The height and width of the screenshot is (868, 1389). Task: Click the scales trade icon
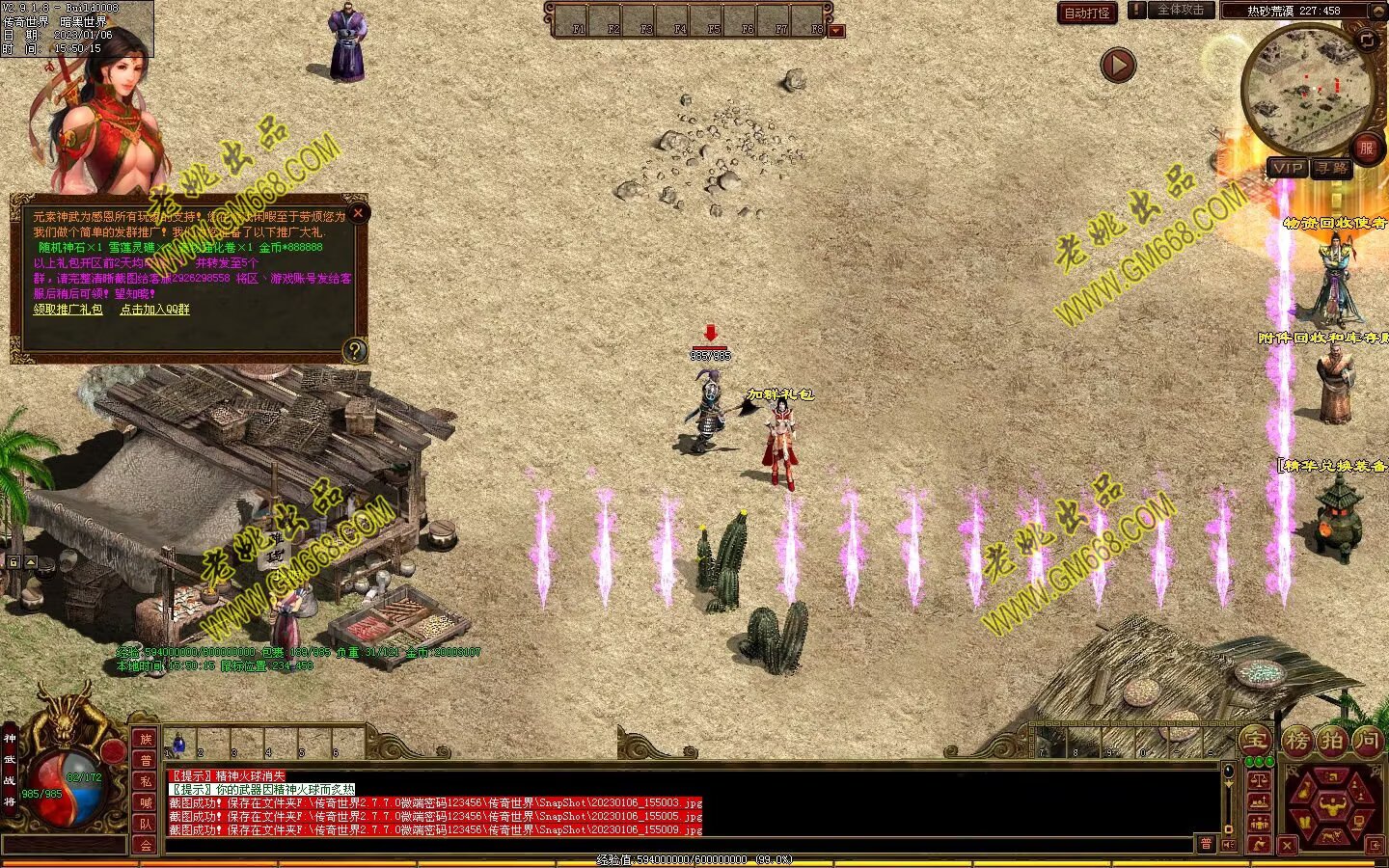click(x=1258, y=778)
